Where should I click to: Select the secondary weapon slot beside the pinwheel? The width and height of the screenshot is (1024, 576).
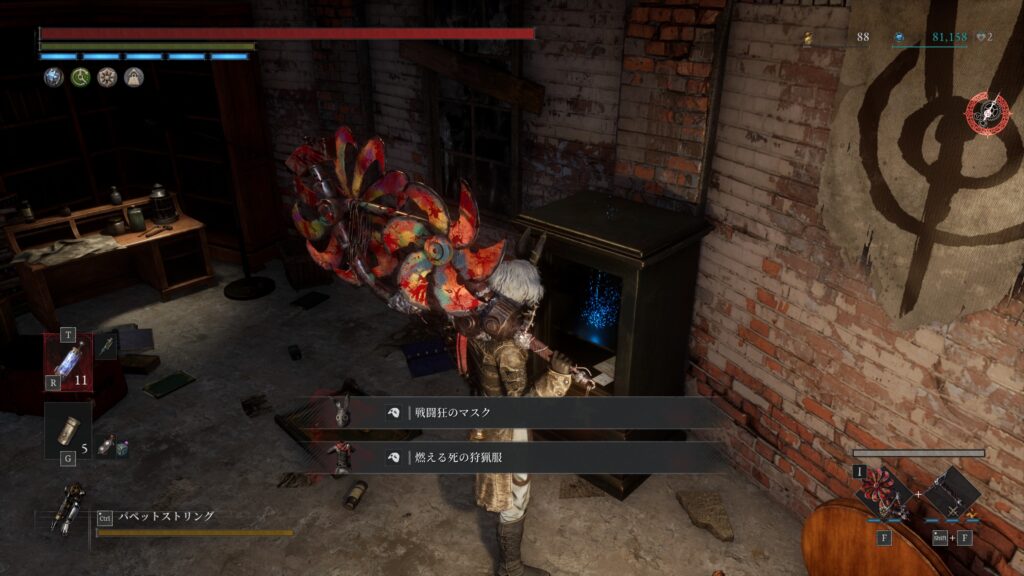click(951, 494)
